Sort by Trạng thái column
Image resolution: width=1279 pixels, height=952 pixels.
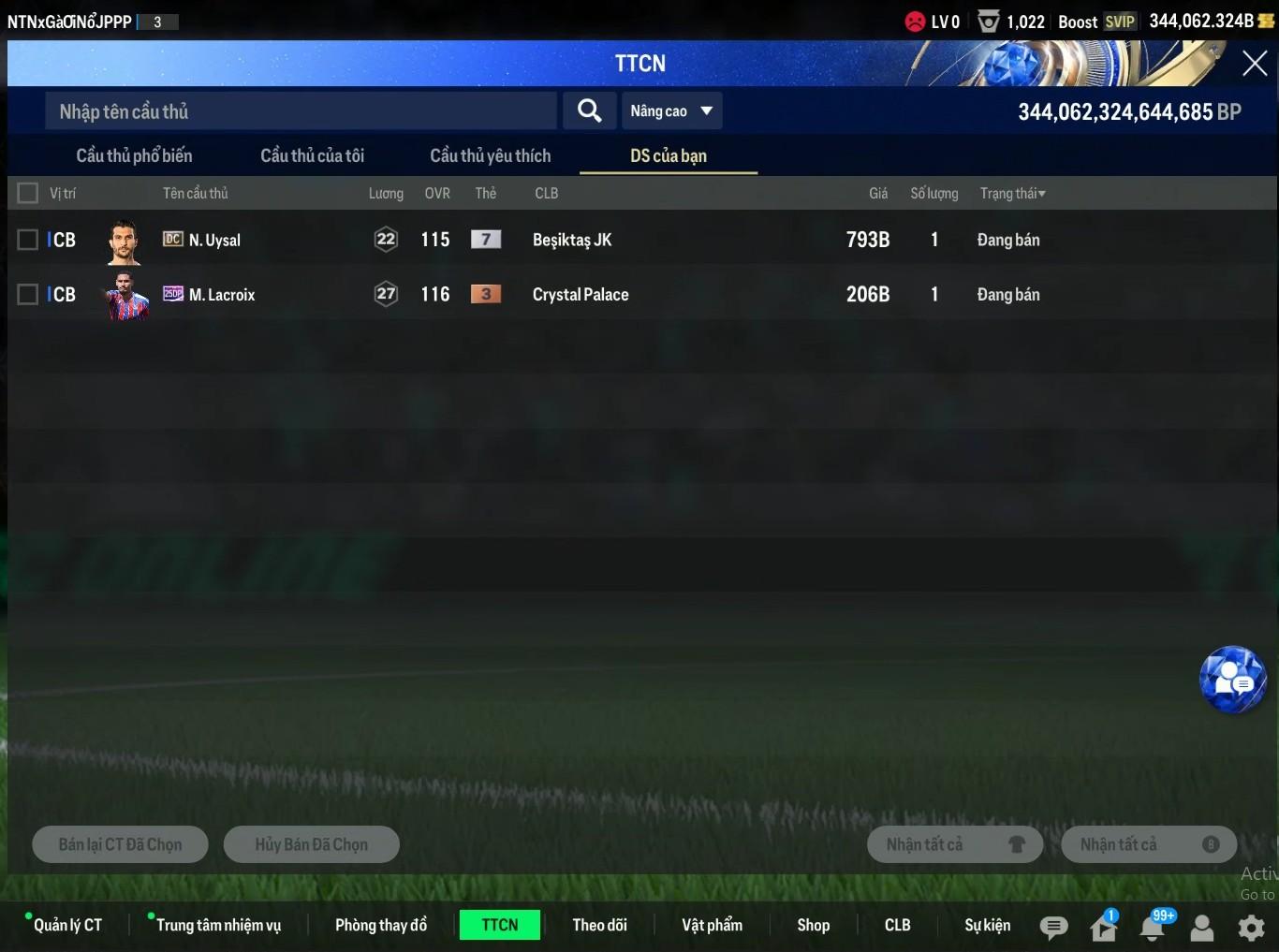tap(1012, 193)
